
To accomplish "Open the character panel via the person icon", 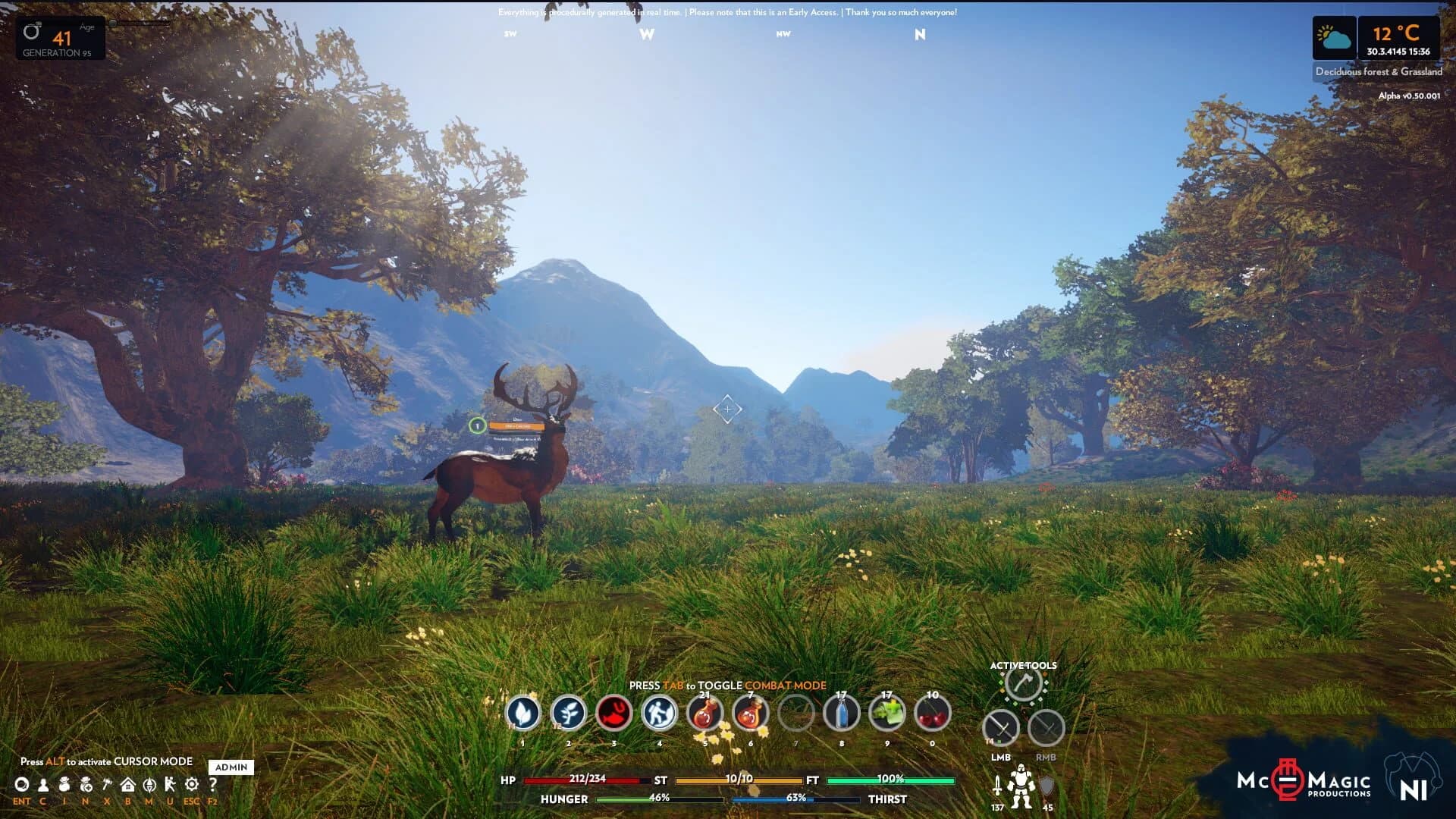I will click(43, 786).
